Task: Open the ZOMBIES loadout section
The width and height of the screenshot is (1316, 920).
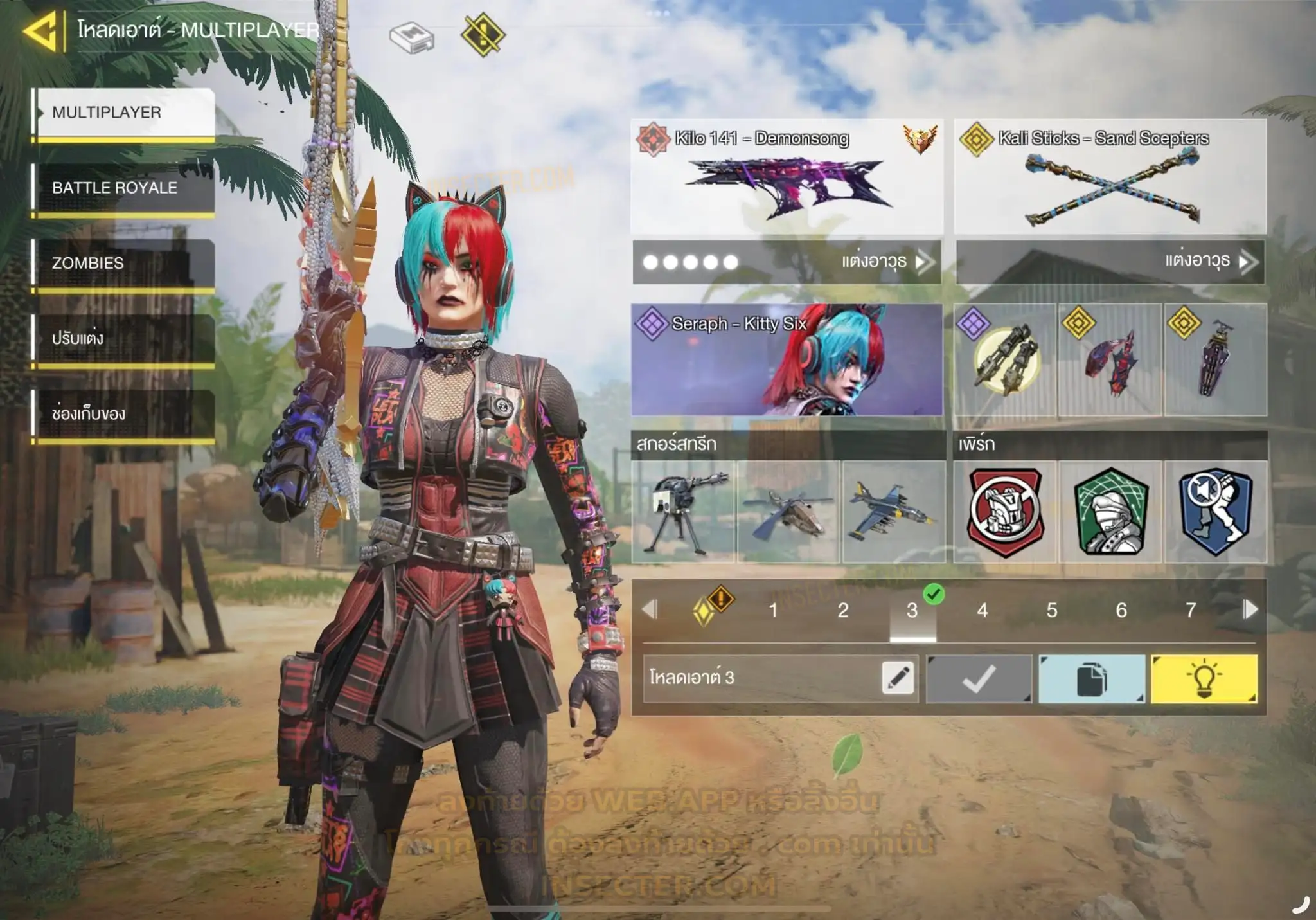Action: click(x=124, y=263)
